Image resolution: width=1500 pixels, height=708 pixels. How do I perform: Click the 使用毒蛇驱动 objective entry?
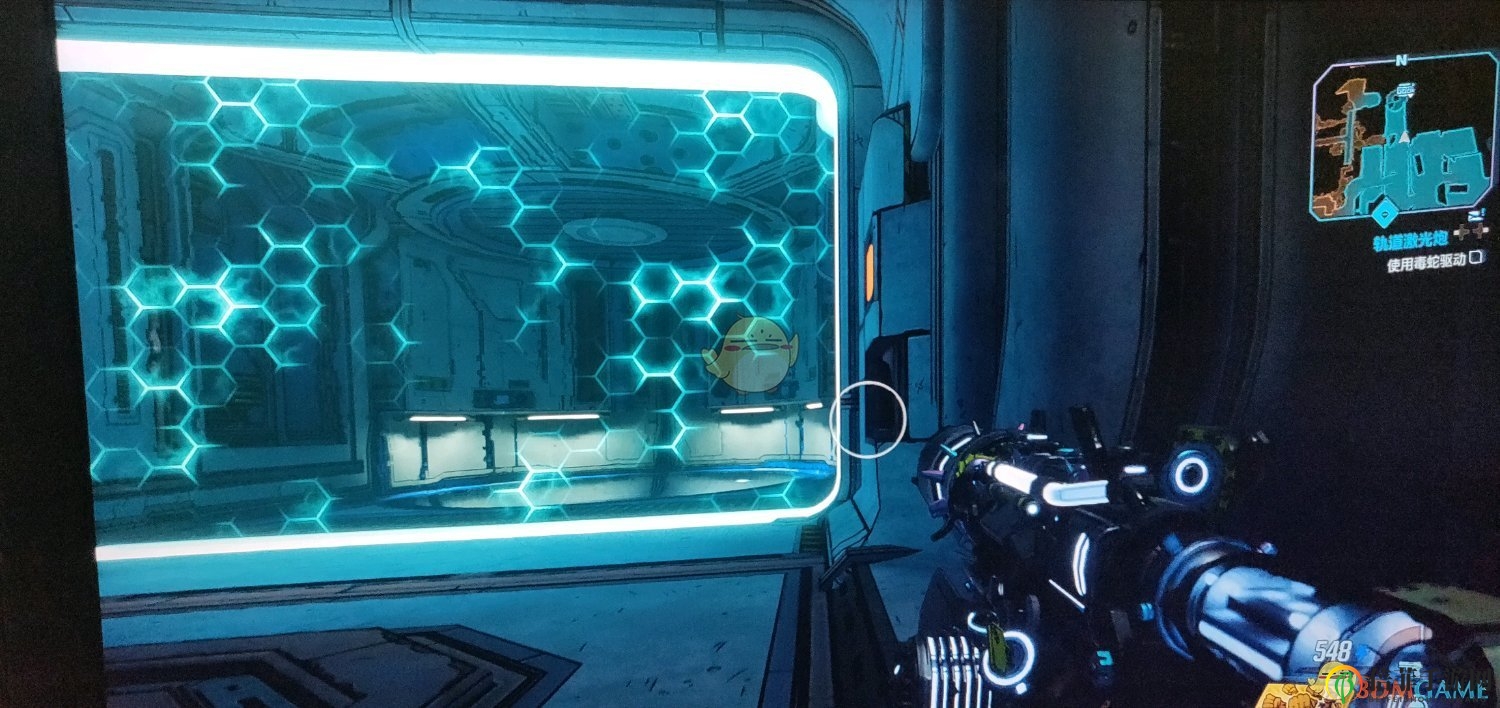point(1424,265)
